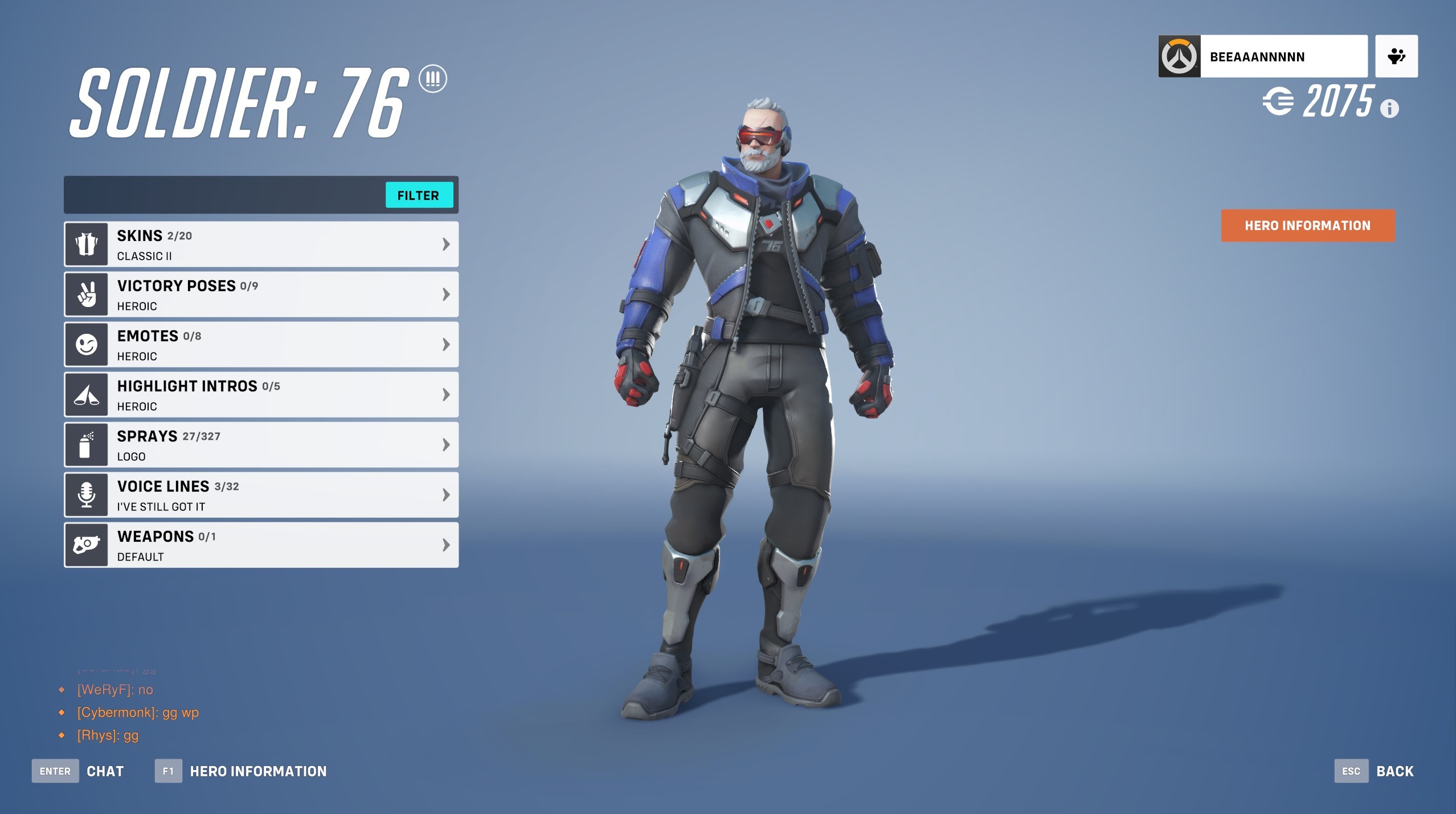Viewport: 1456px width, 814px height.
Task: Click the Victory Poses peace-sign icon
Action: (x=85, y=294)
